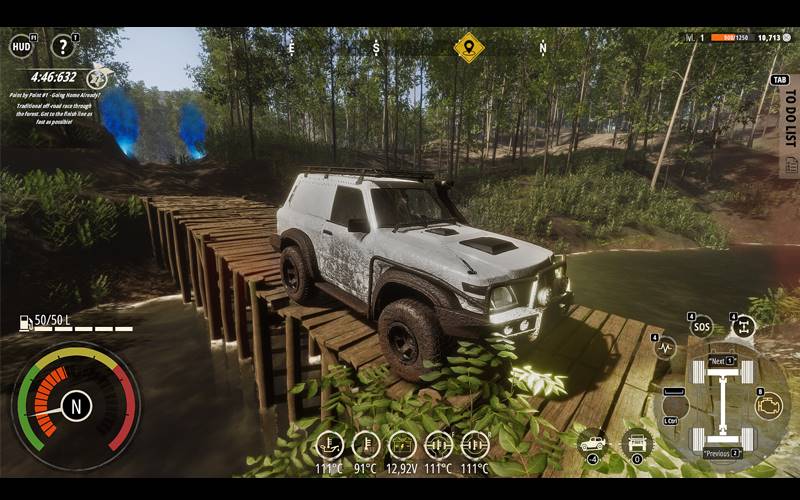Screen dimensions: 800x500
Task: Open the question mark help button
Action: coord(64,46)
